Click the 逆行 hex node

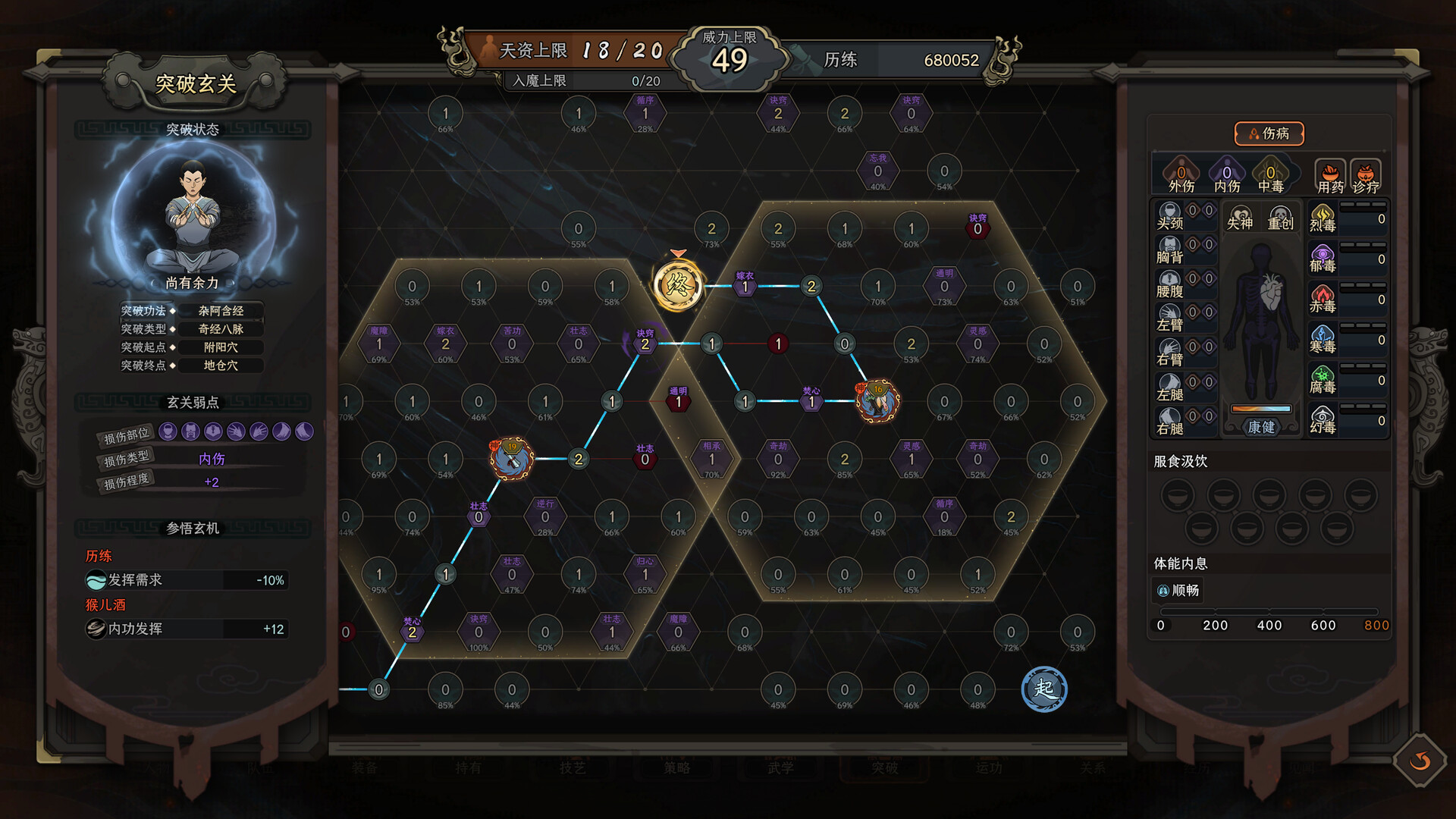(544, 516)
